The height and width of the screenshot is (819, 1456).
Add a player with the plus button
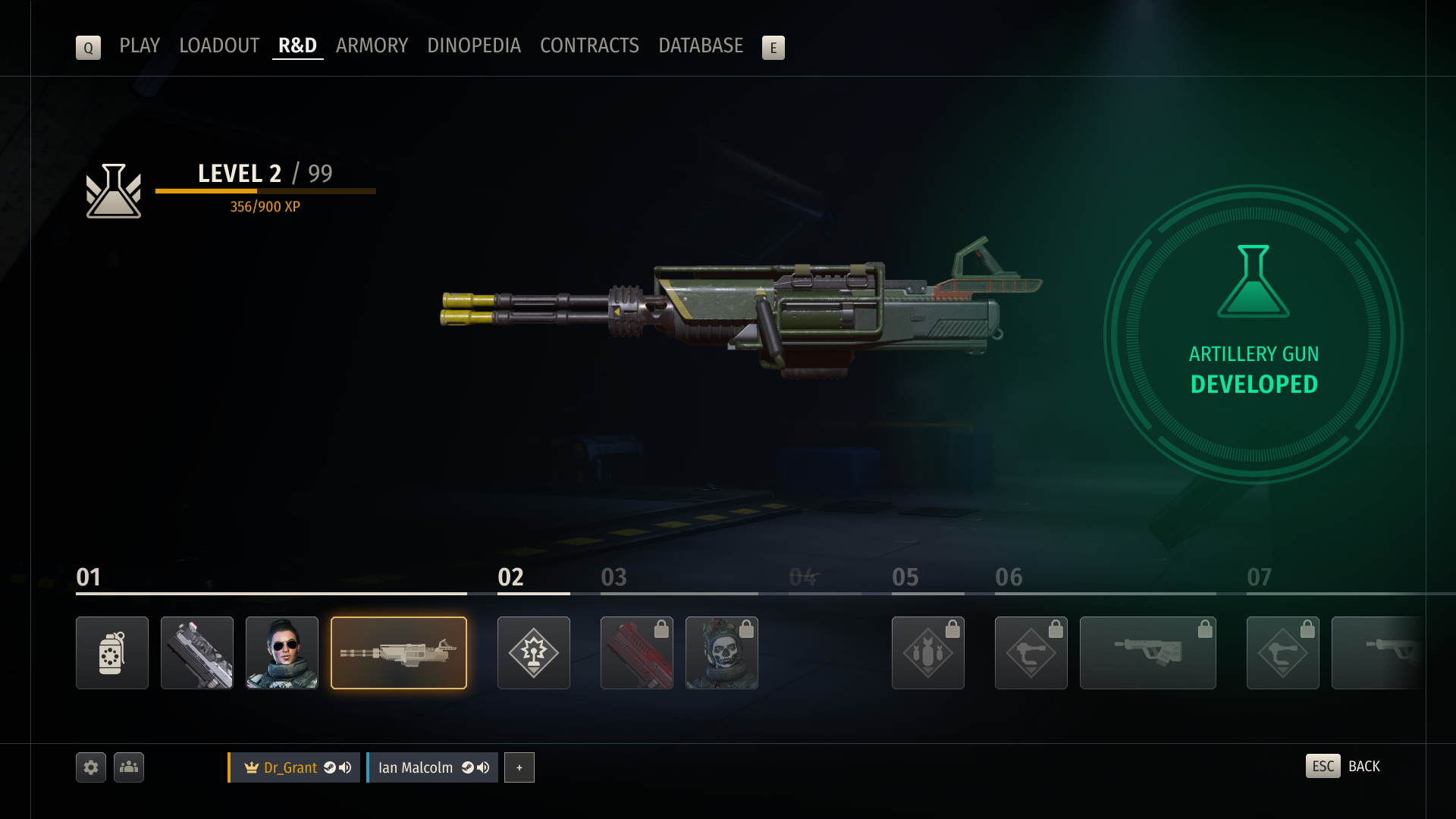pyautogui.click(x=519, y=767)
